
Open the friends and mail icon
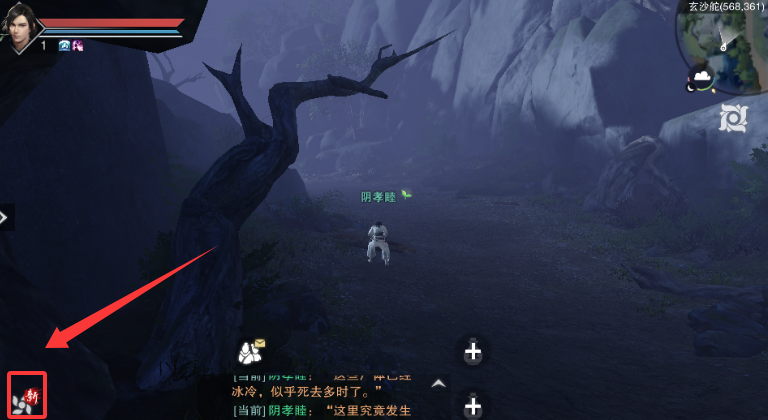(250, 351)
